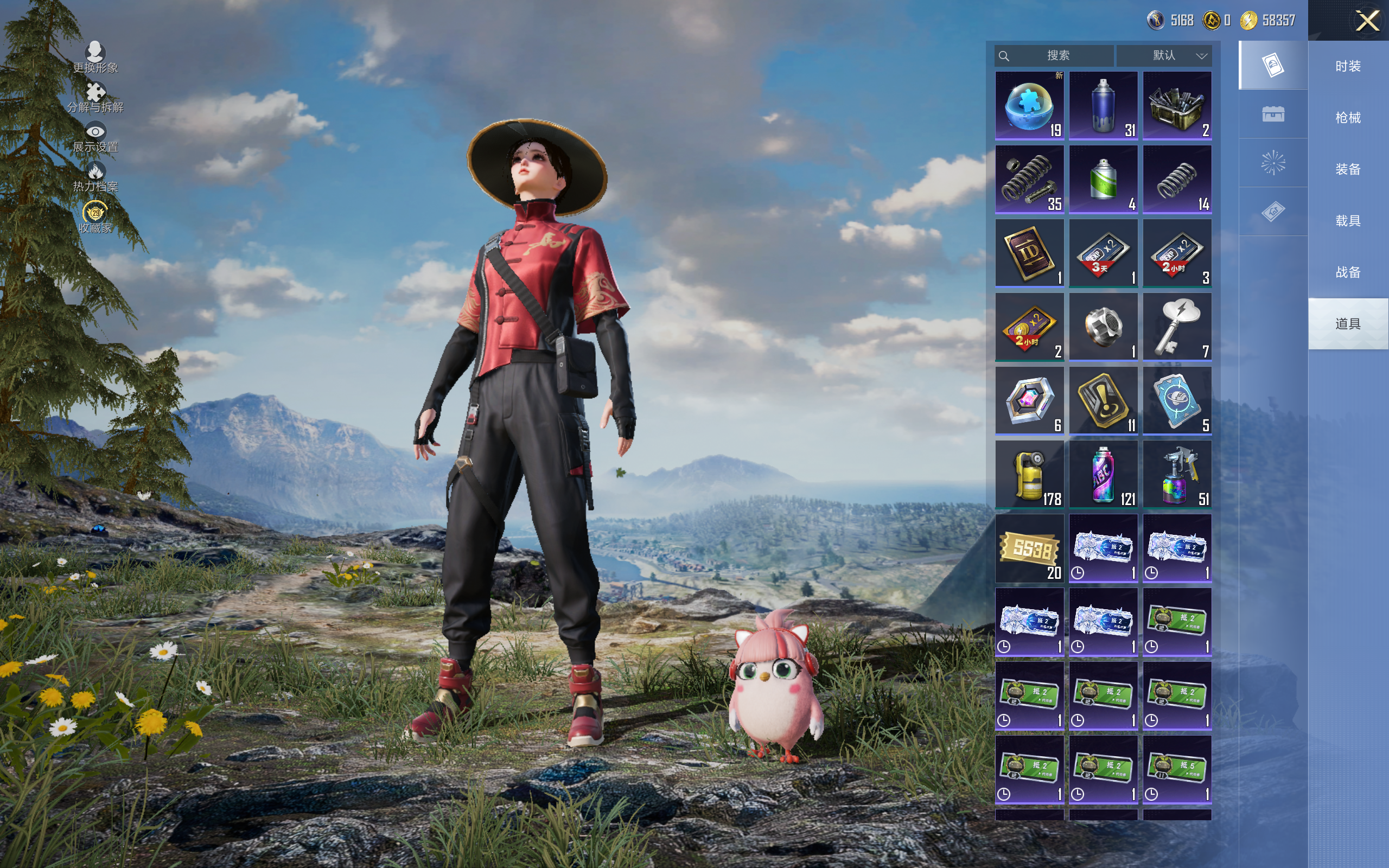
Task: Switch to the 战备 tab
Action: tap(1347, 272)
